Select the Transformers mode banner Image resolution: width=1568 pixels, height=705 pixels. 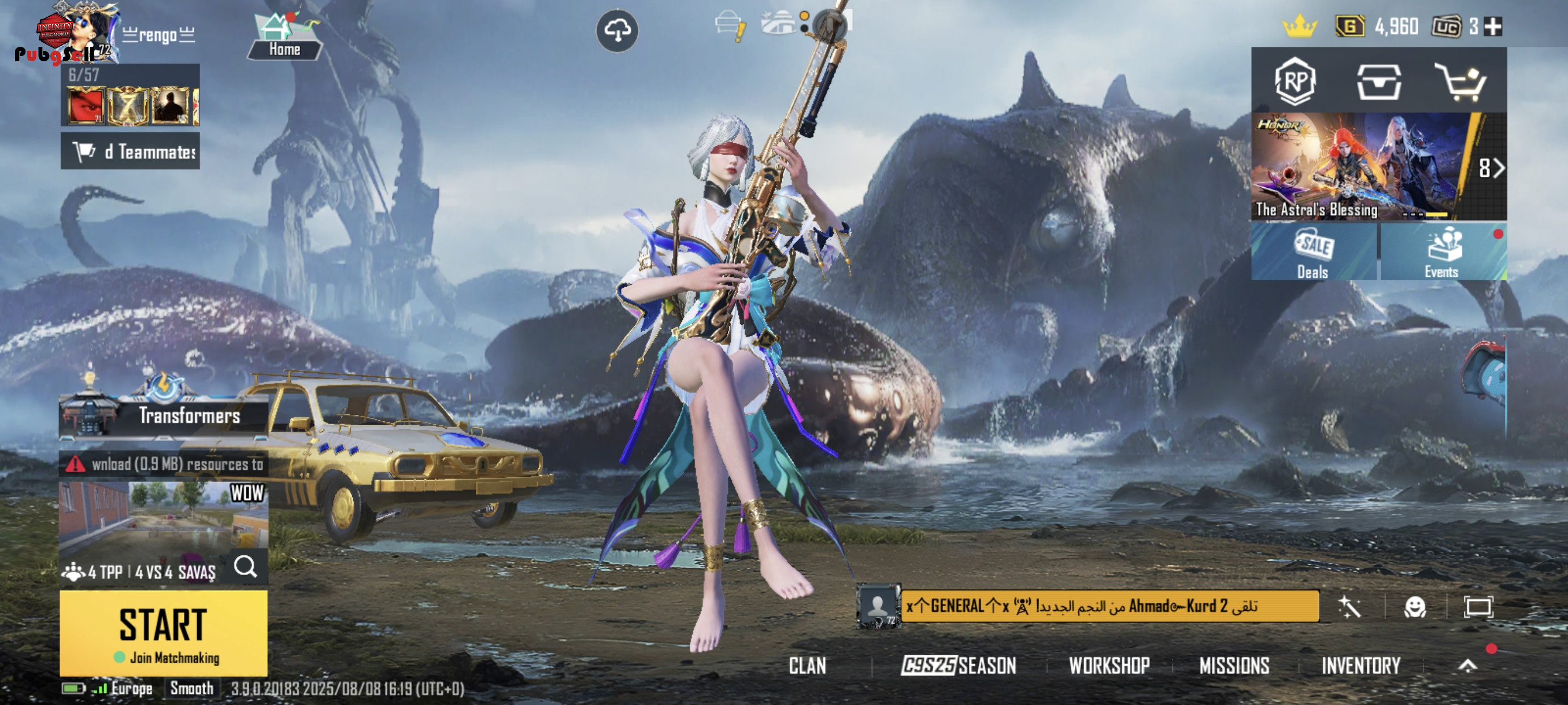pyautogui.click(x=163, y=415)
